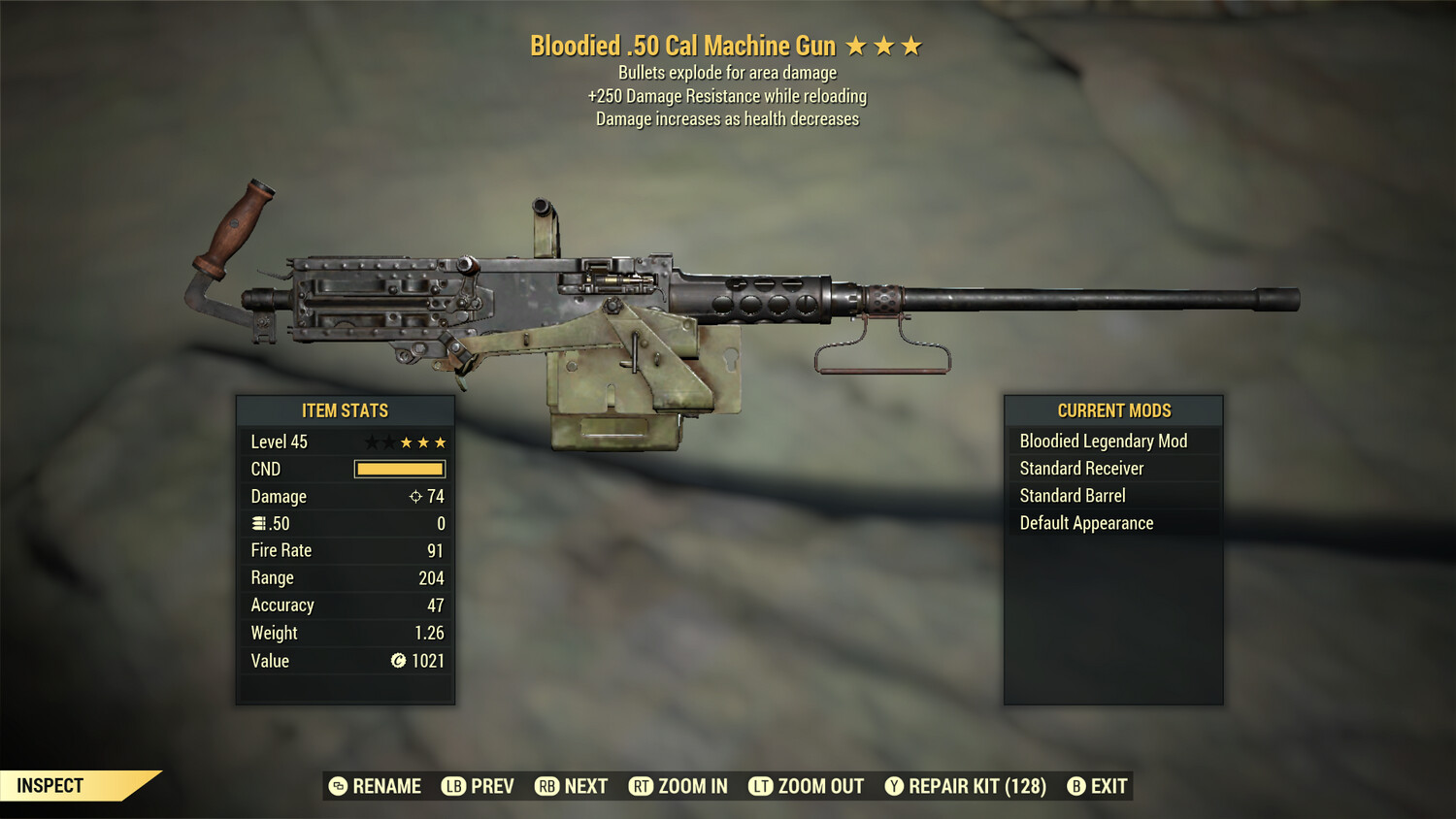Select the Bloodied Legendary Mod entry
1456x819 pixels.
point(1103,441)
